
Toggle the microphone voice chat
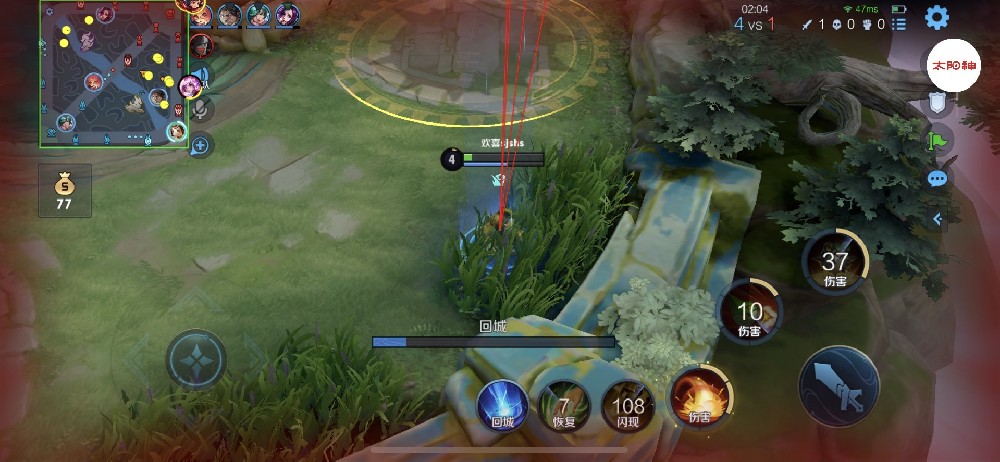200,108
